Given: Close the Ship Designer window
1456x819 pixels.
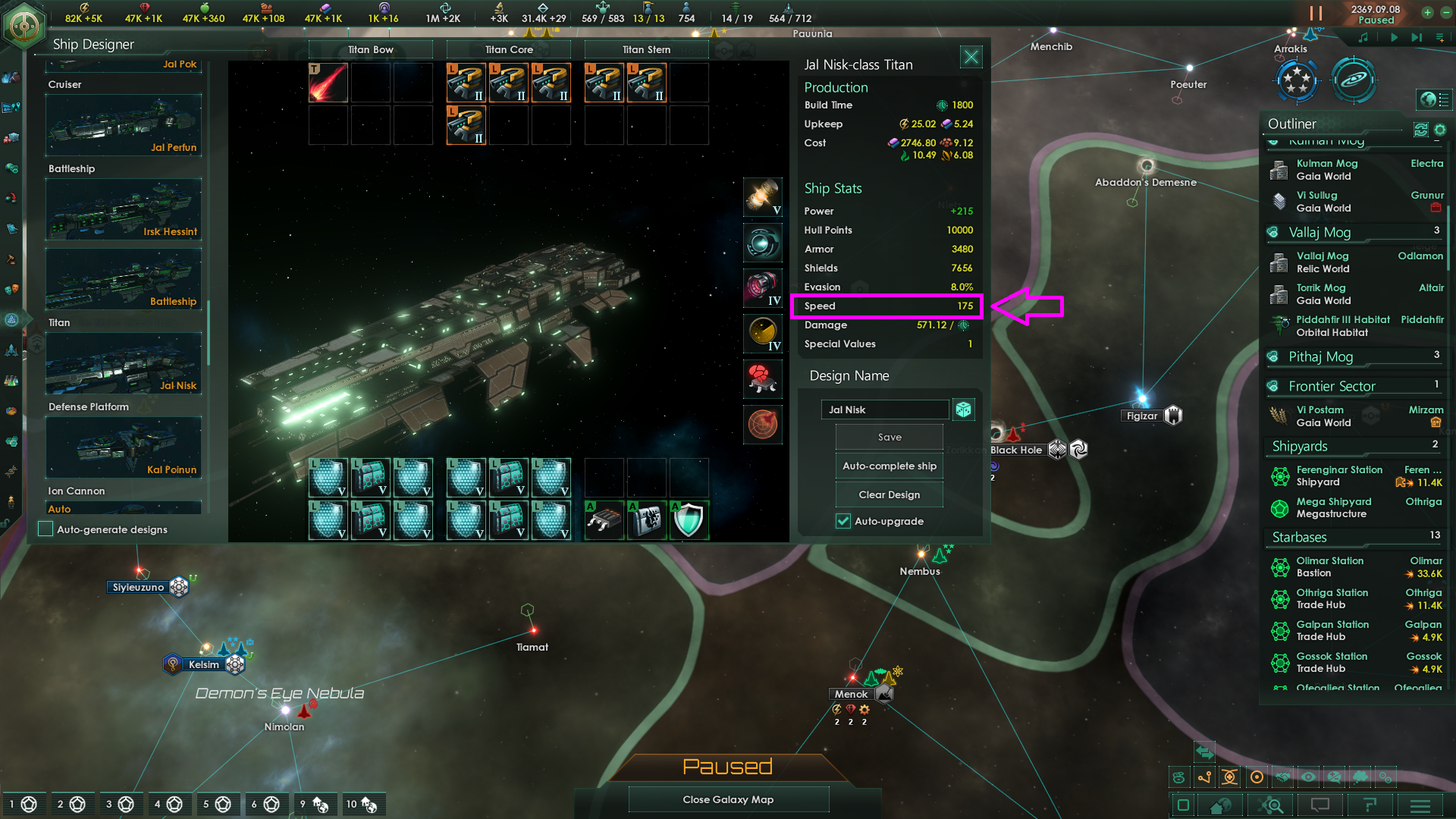Looking at the screenshot, I should pos(971,57).
